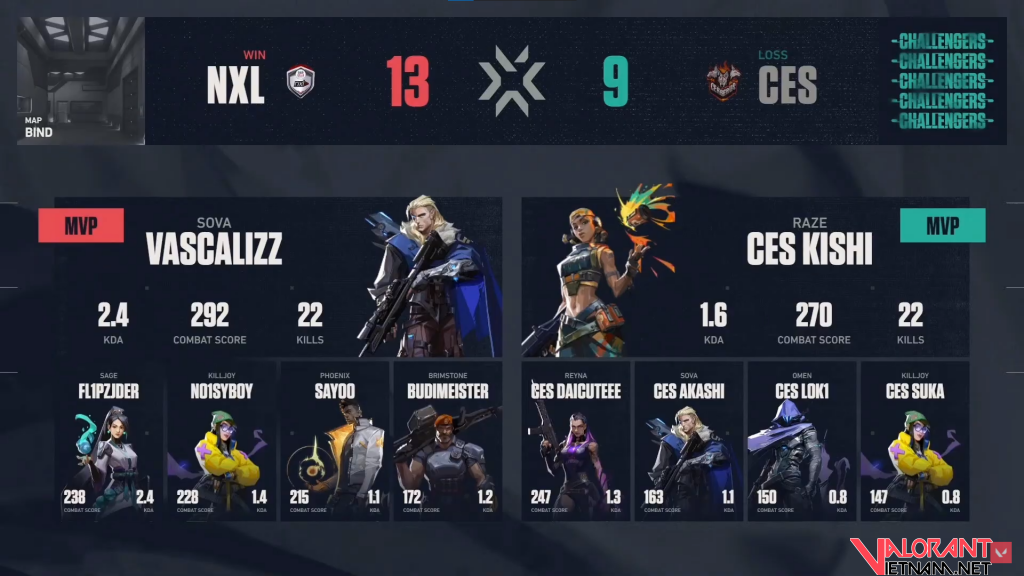
Task: Choose CES AKASHI's Sova card
Action: [x=689, y=441]
